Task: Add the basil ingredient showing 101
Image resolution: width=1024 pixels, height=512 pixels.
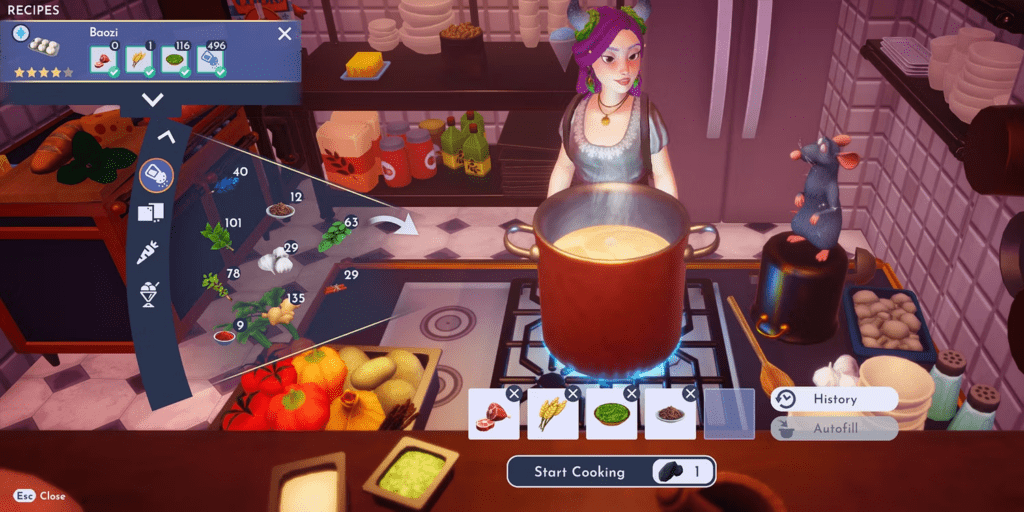Action: (216, 237)
